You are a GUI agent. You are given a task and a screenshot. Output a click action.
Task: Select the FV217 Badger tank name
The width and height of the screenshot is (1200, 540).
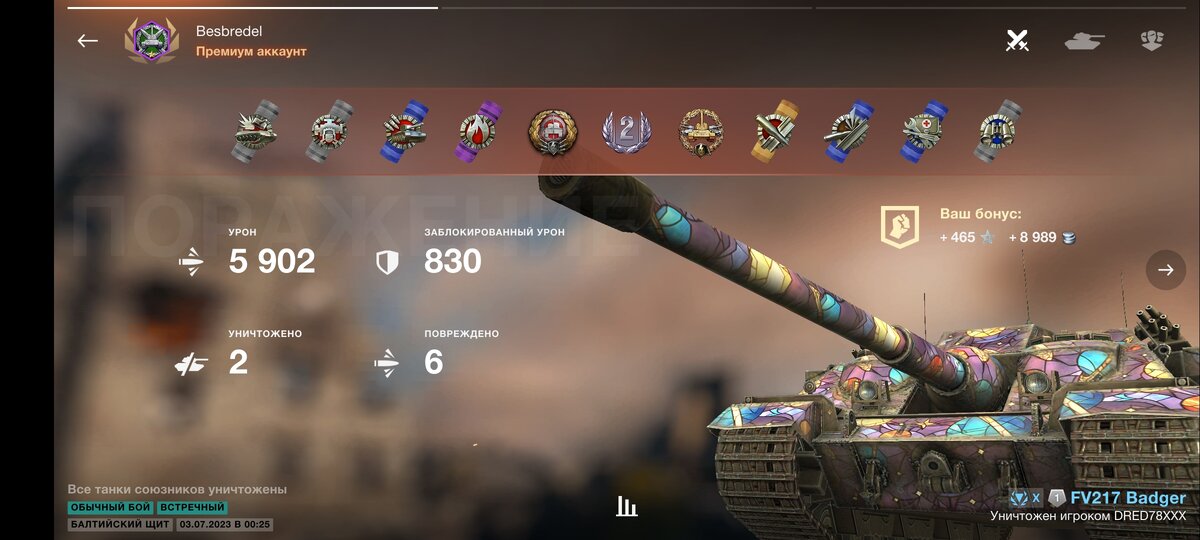[x=1128, y=498]
